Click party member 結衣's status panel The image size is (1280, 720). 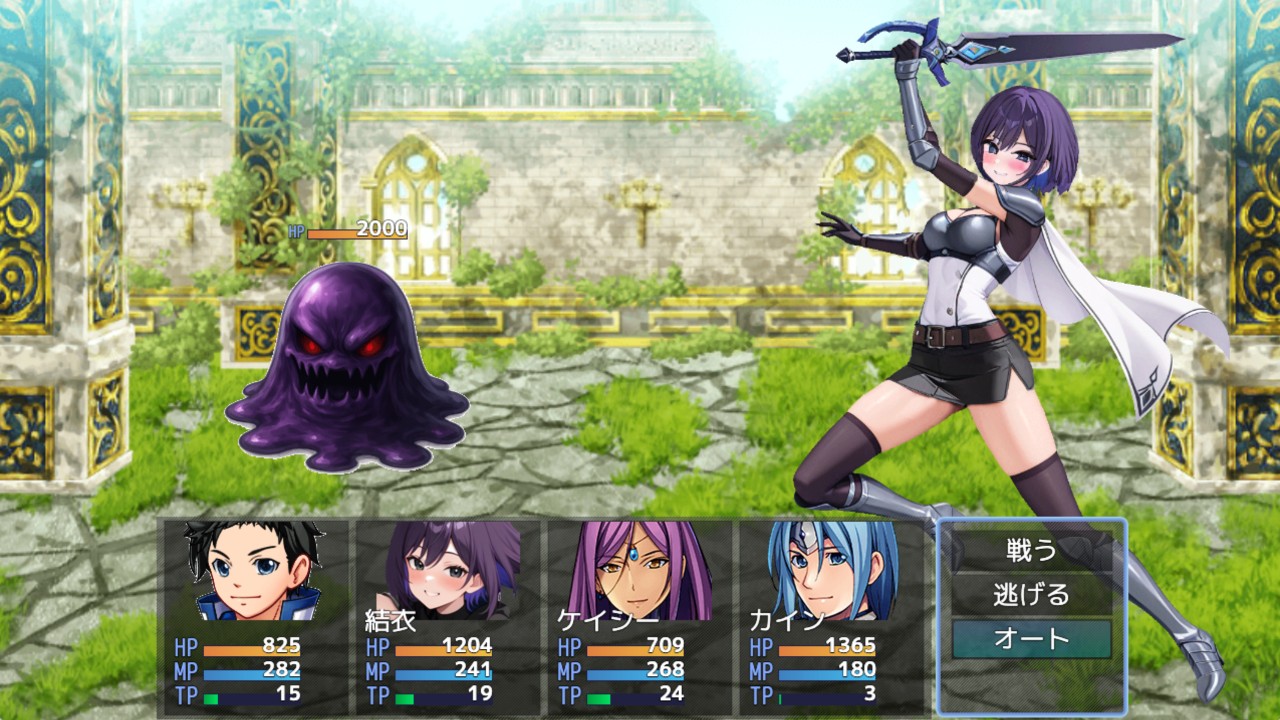pos(445,615)
